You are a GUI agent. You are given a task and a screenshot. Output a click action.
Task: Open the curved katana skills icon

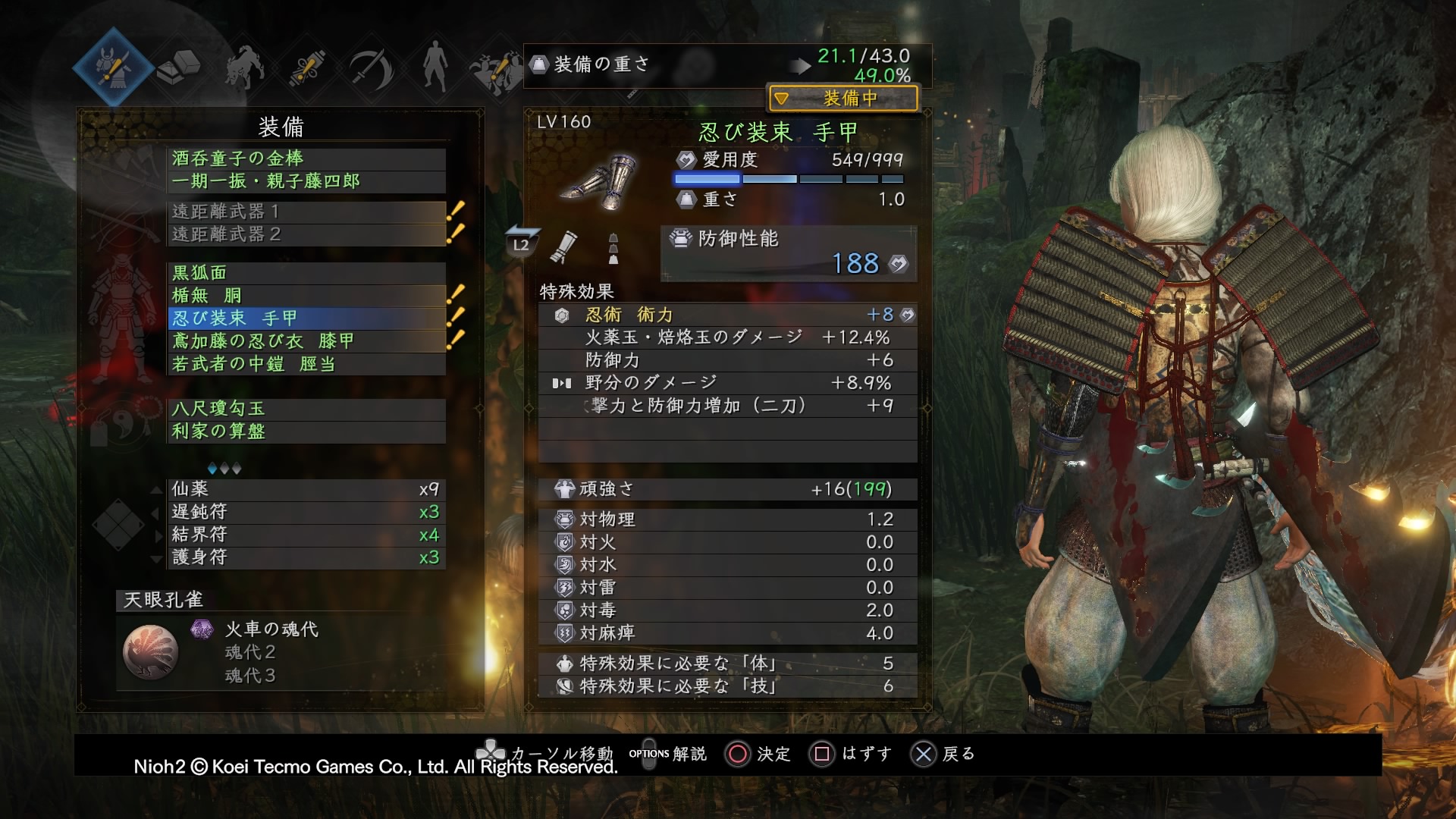tap(370, 67)
